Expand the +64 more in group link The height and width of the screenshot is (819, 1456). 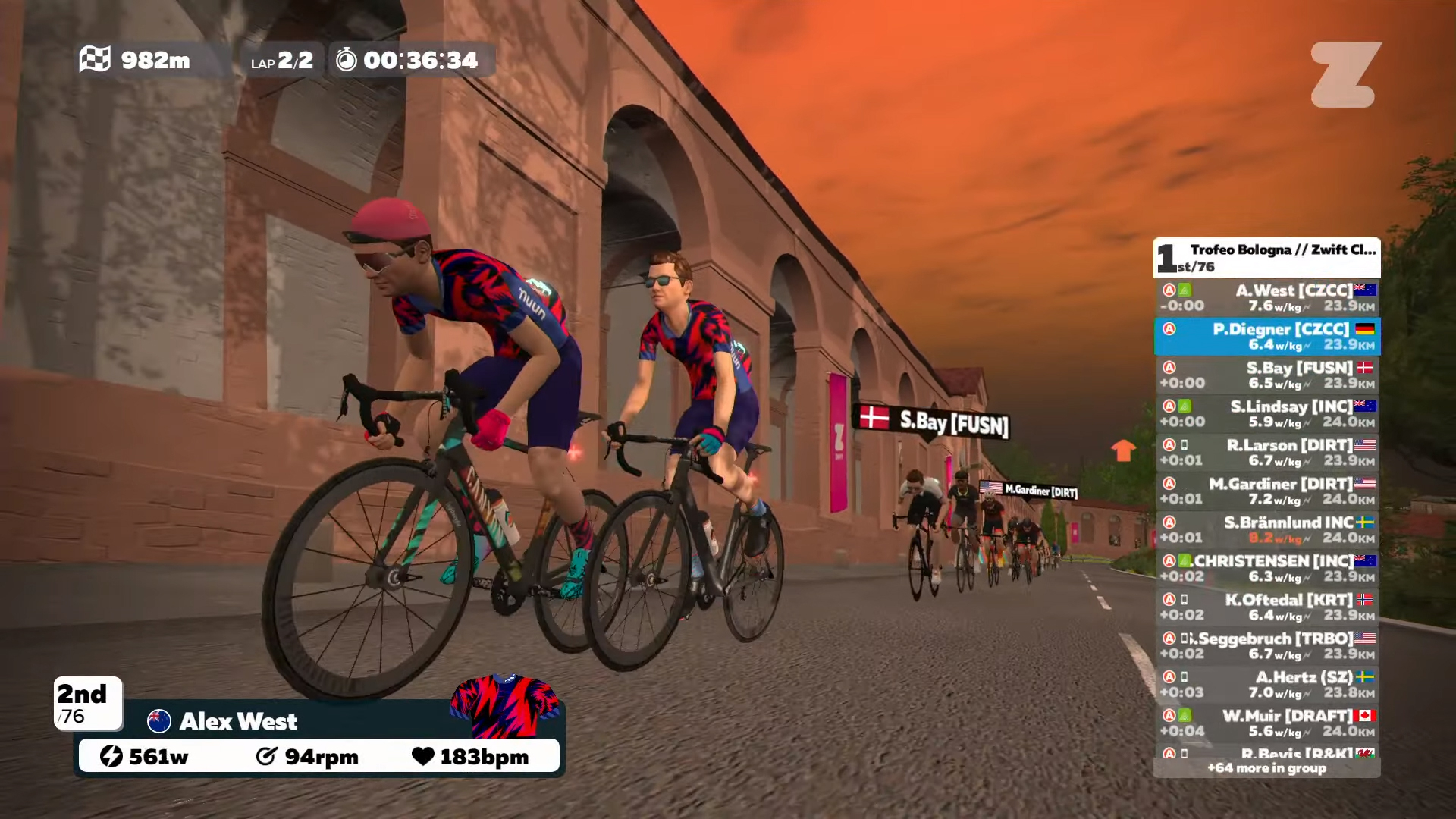point(1266,768)
